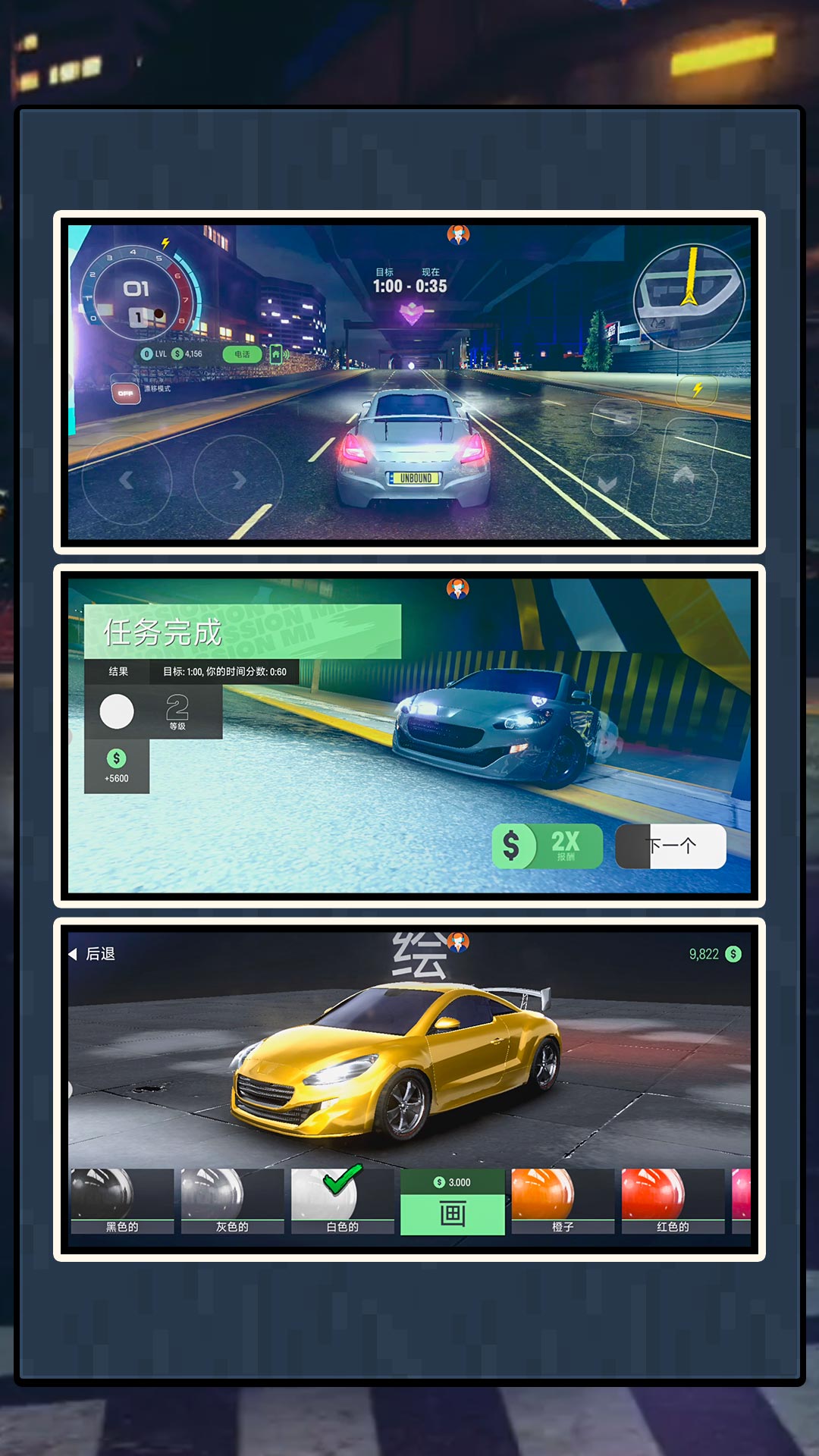Continue with the 下一个 button

670,846
